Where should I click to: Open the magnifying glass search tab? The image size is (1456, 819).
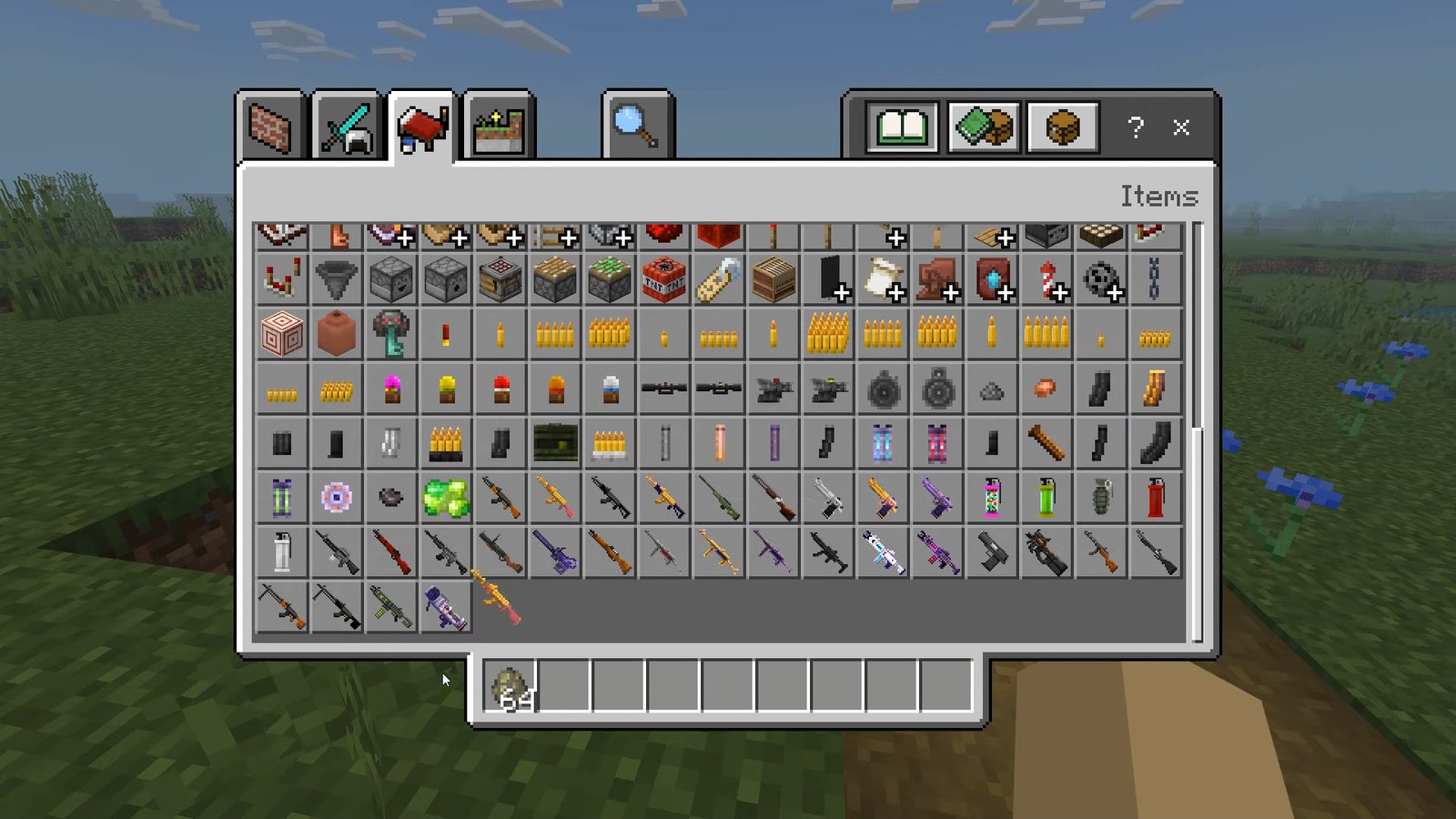[x=637, y=126]
